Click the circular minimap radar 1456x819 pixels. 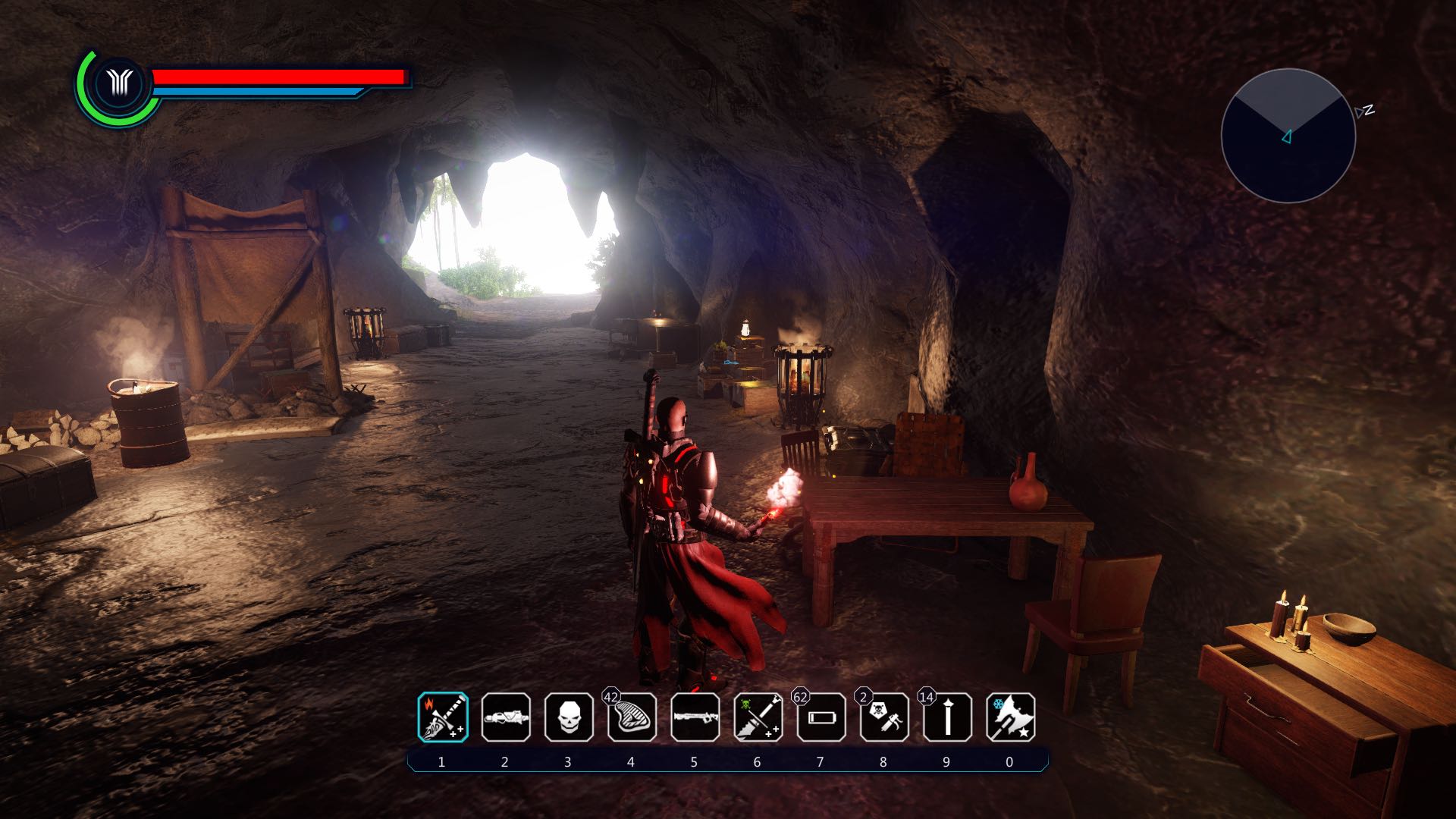click(1288, 136)
